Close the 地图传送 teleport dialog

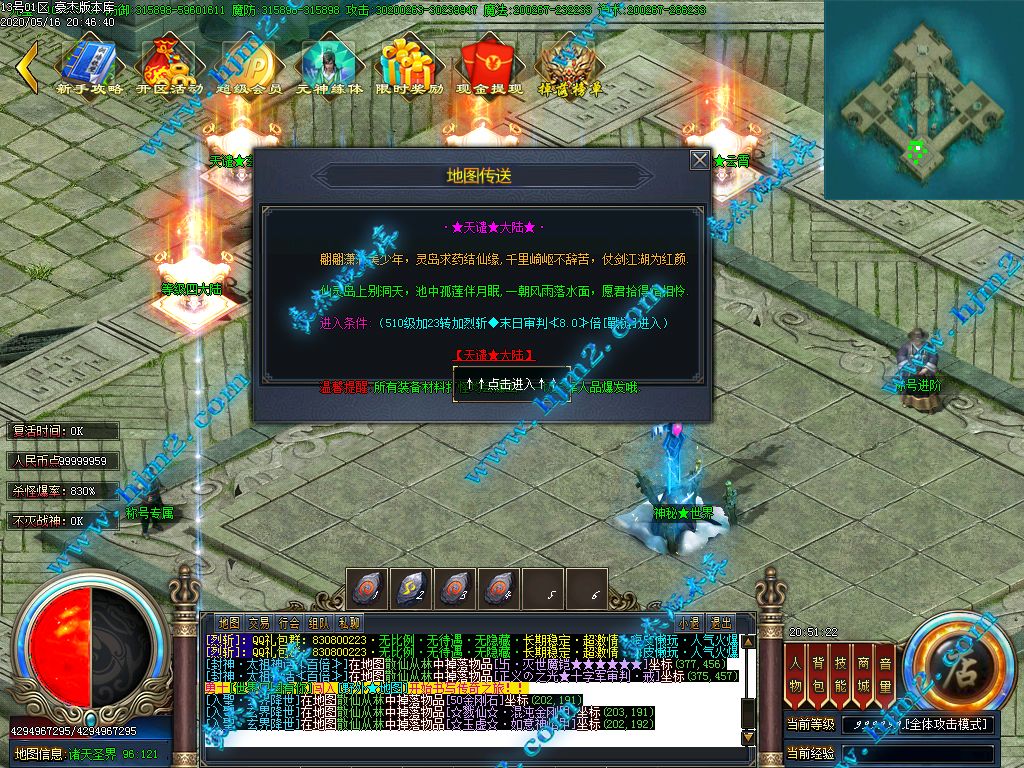click(699, 160)
